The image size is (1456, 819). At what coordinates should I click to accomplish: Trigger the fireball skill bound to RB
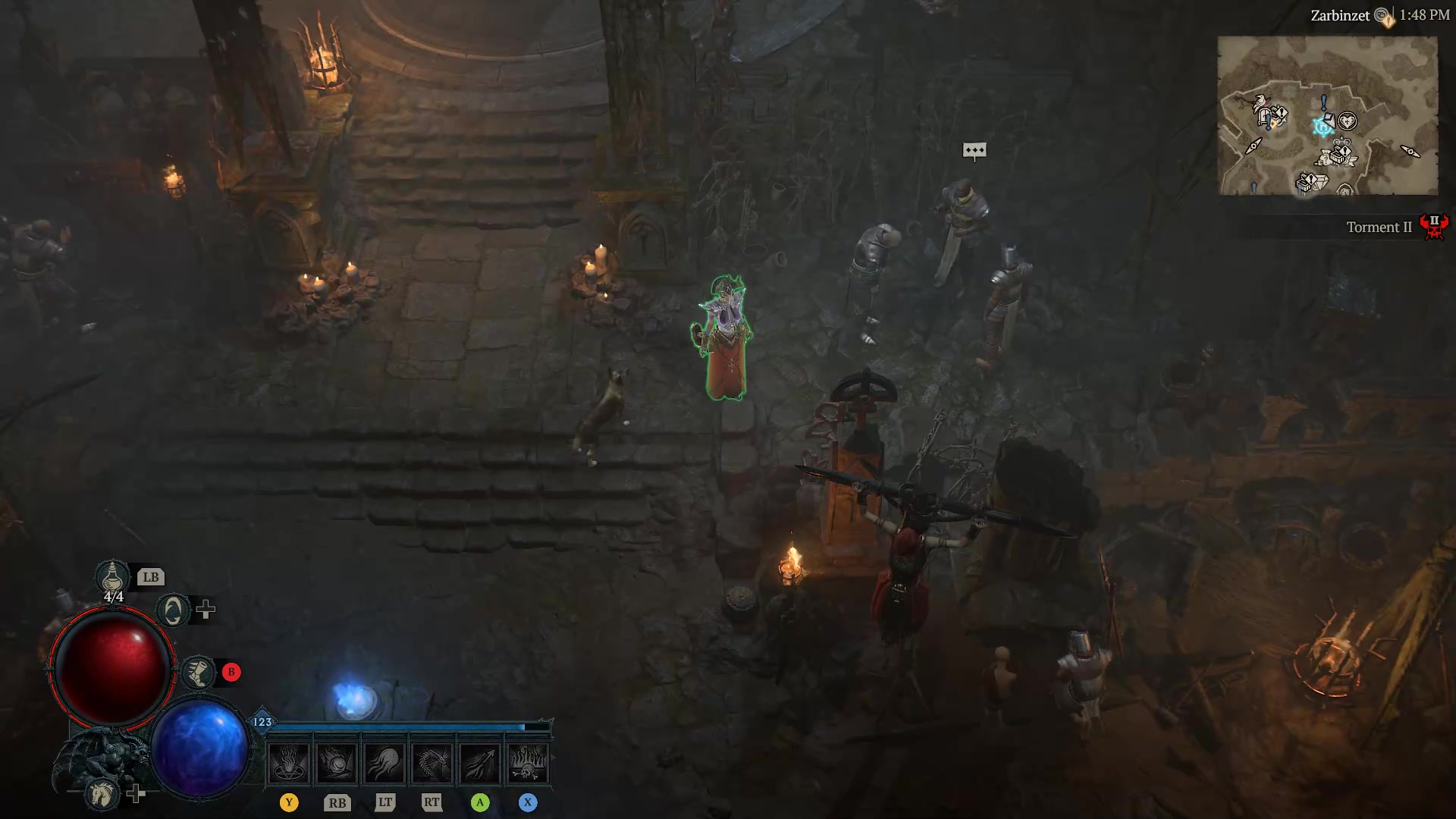click(x=337, y=762)
